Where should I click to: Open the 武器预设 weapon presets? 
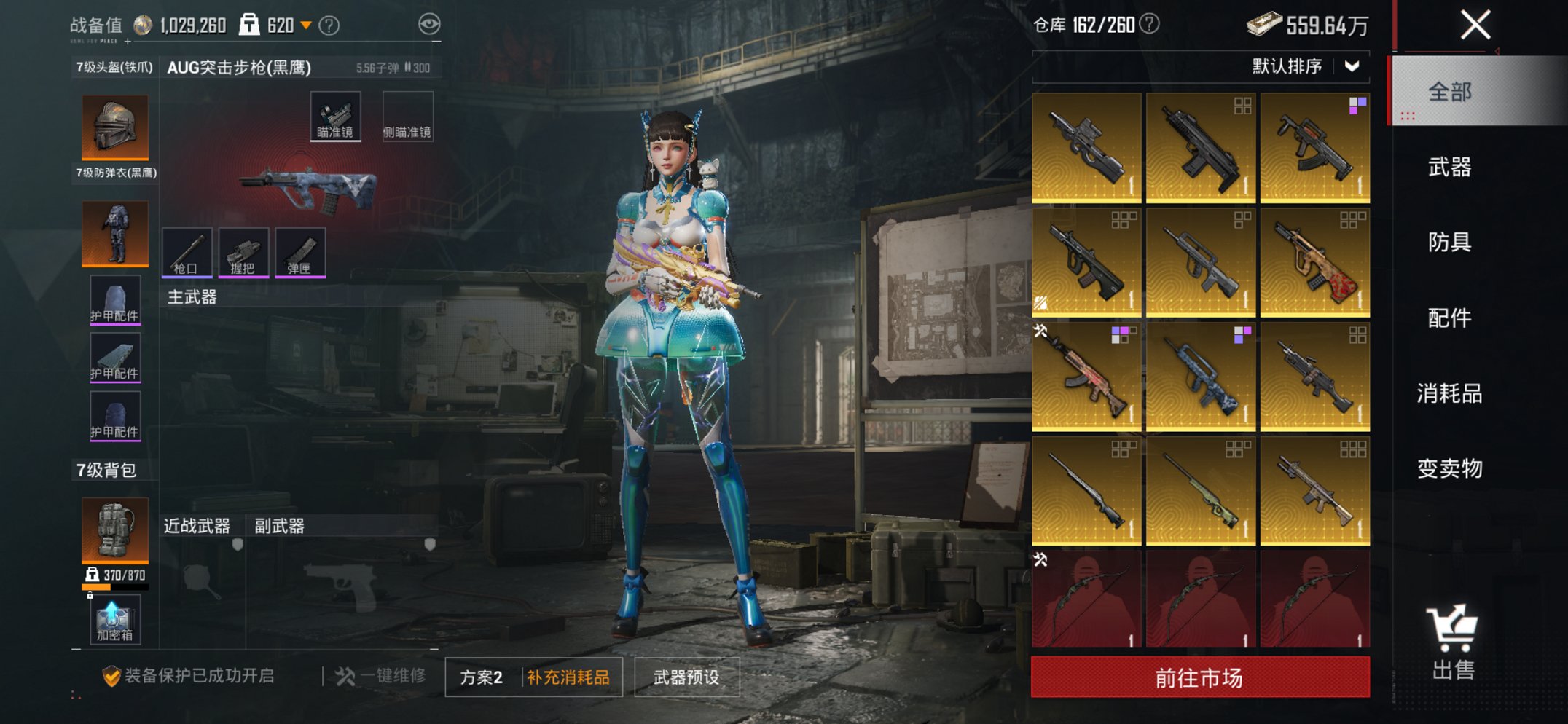(x=686, y=677)
